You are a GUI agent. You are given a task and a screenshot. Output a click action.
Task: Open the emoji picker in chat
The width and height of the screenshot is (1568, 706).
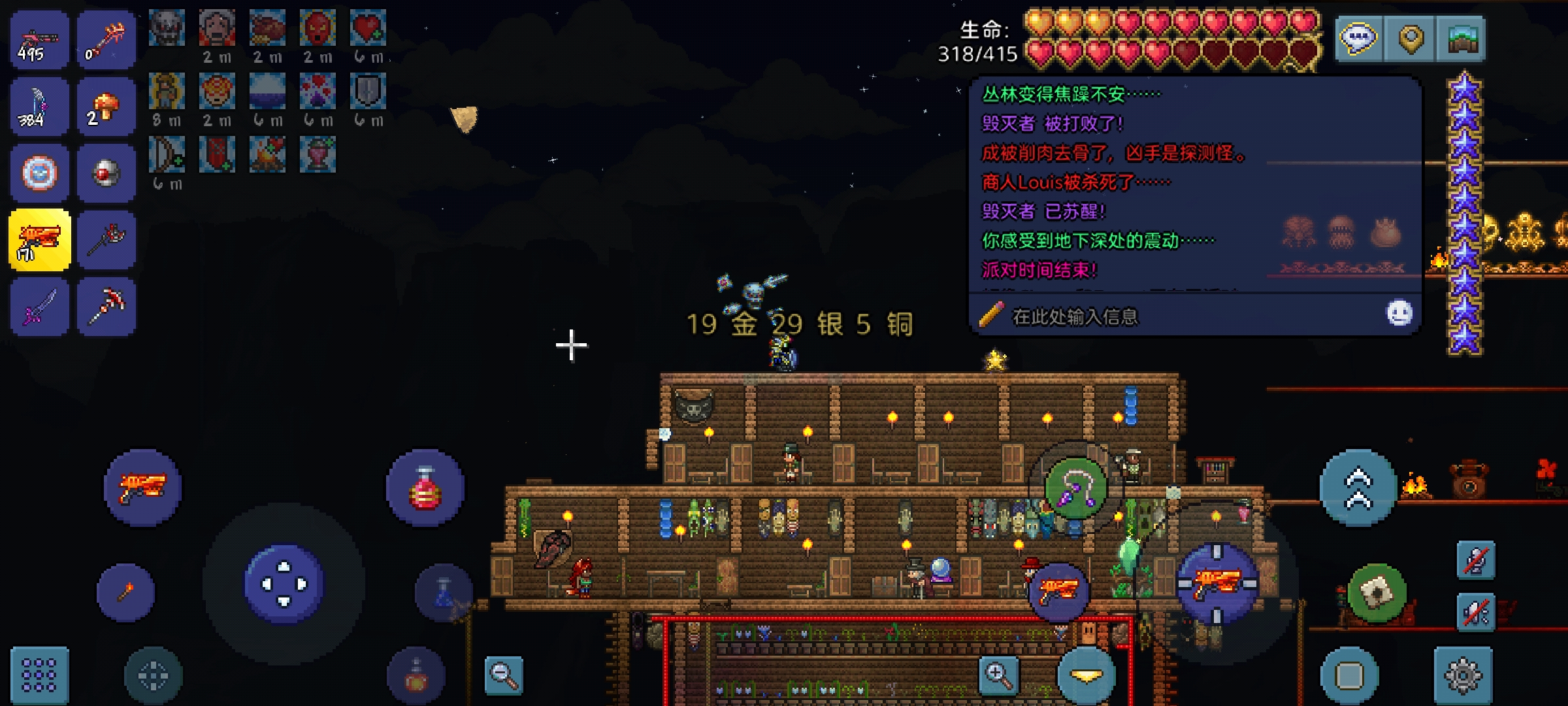[1399, 314]
